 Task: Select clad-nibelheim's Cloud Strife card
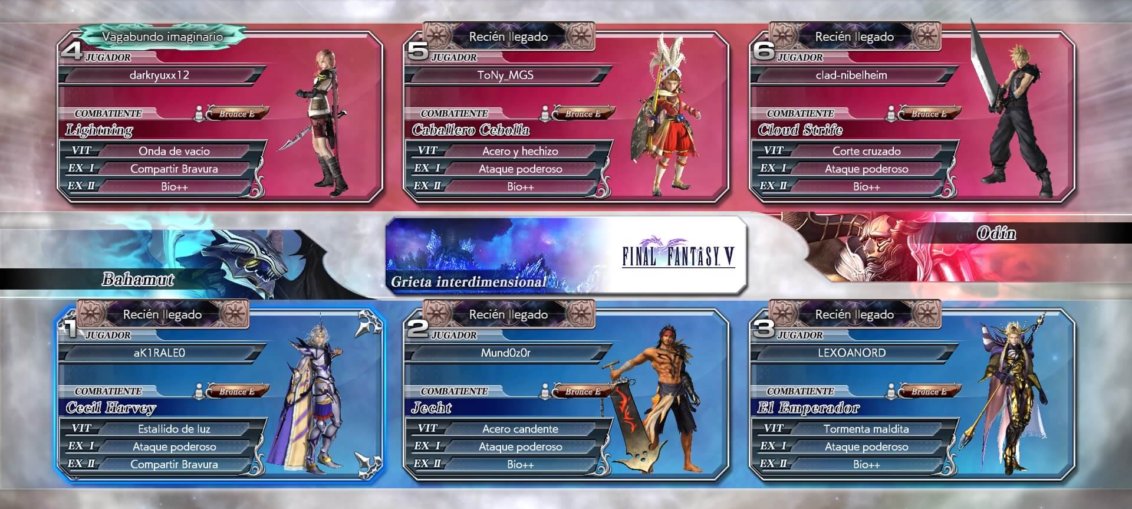tap(910, 115)
